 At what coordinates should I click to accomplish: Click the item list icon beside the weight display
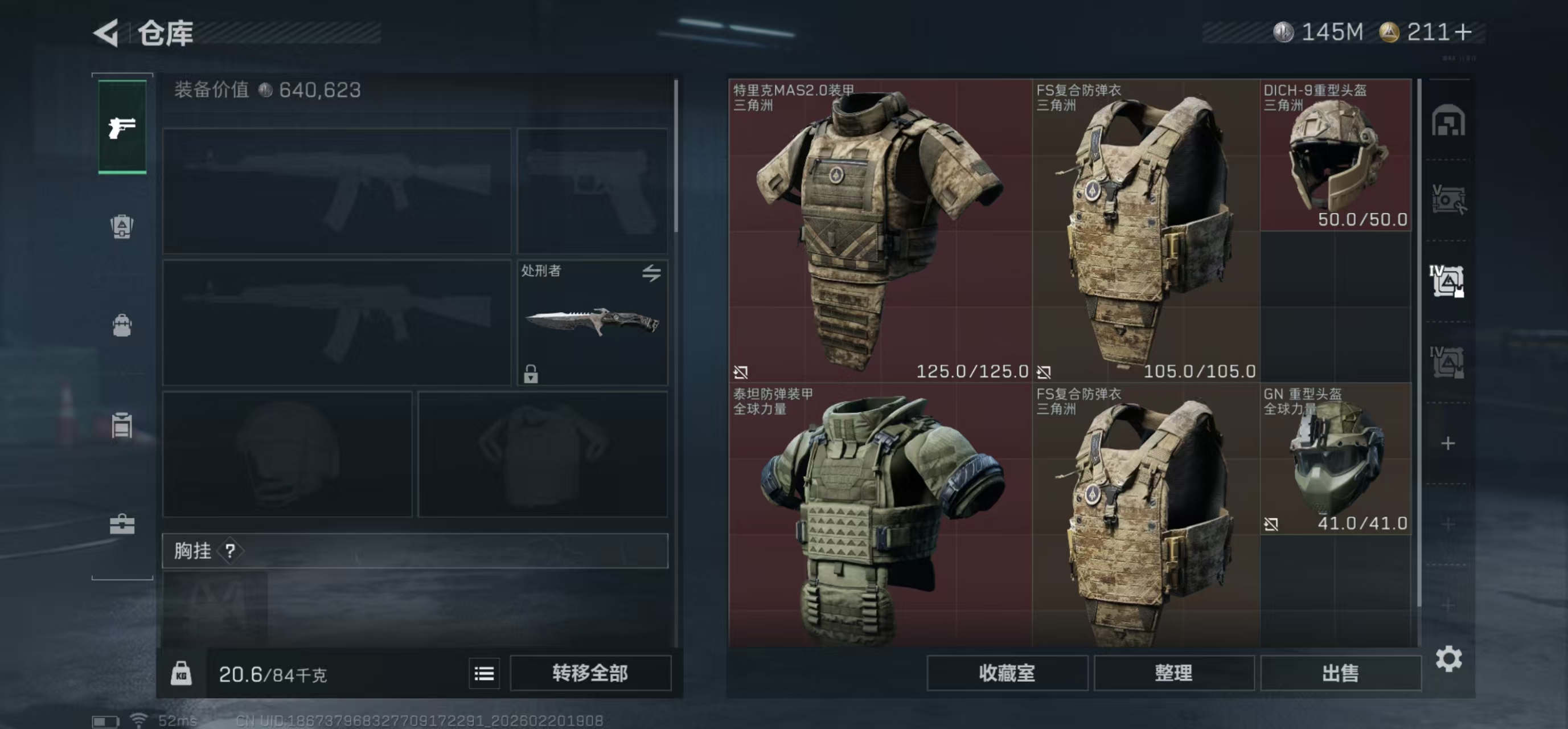click(484, 673)
